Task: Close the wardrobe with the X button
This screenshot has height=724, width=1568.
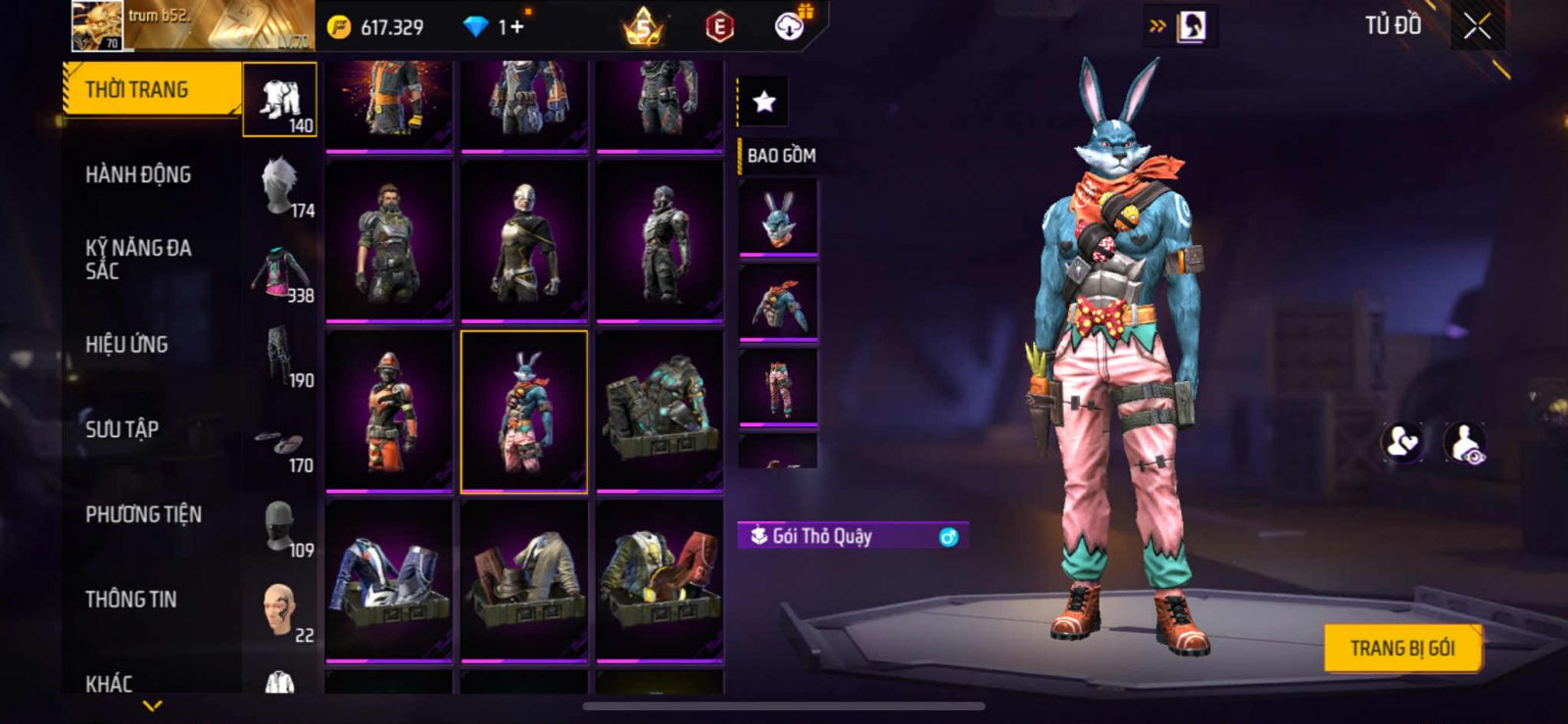Action: (1477, 26)
